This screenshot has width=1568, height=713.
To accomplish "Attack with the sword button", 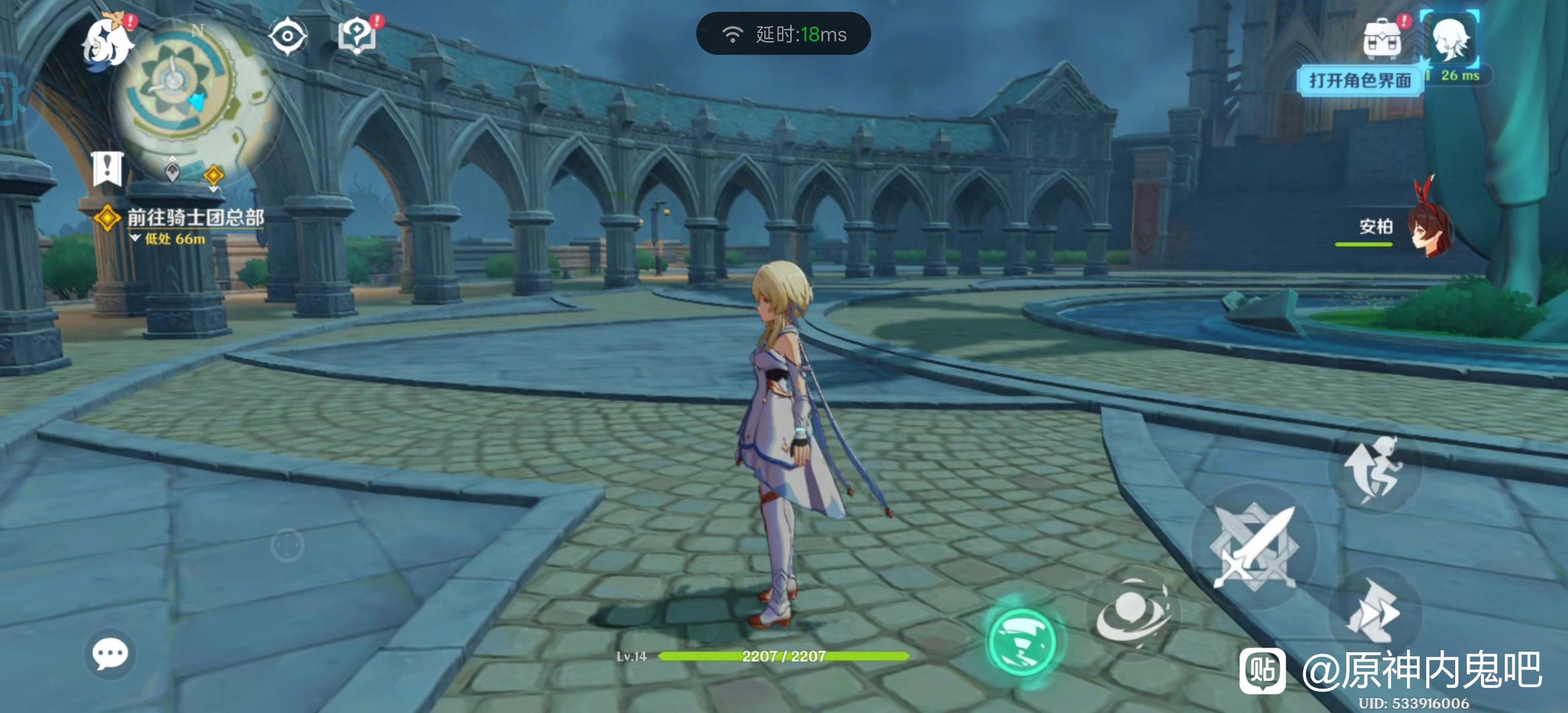I will [1254, 547].
